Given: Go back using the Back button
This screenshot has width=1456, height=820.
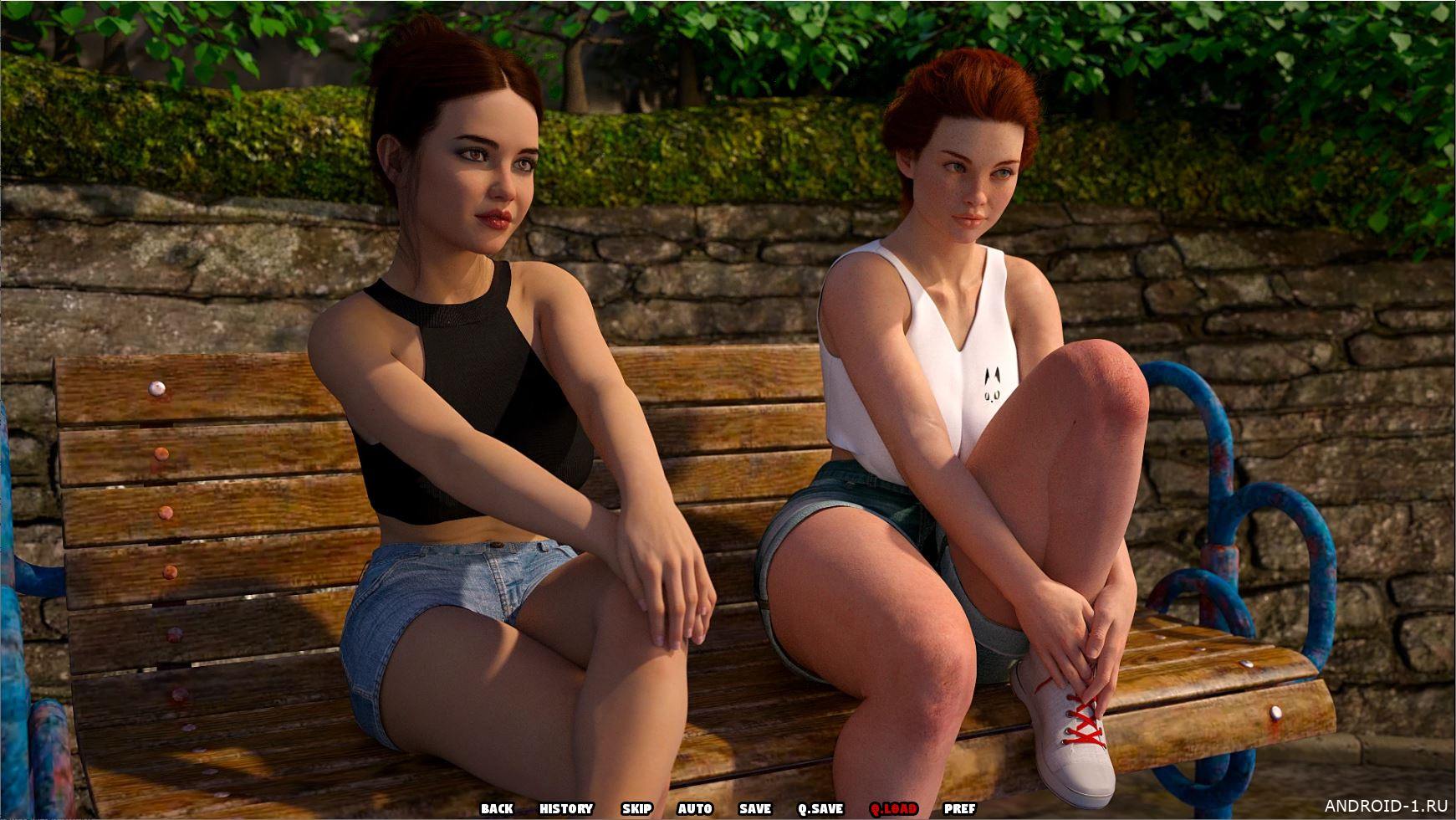Looking at the screenshot, I should [497, 808].
